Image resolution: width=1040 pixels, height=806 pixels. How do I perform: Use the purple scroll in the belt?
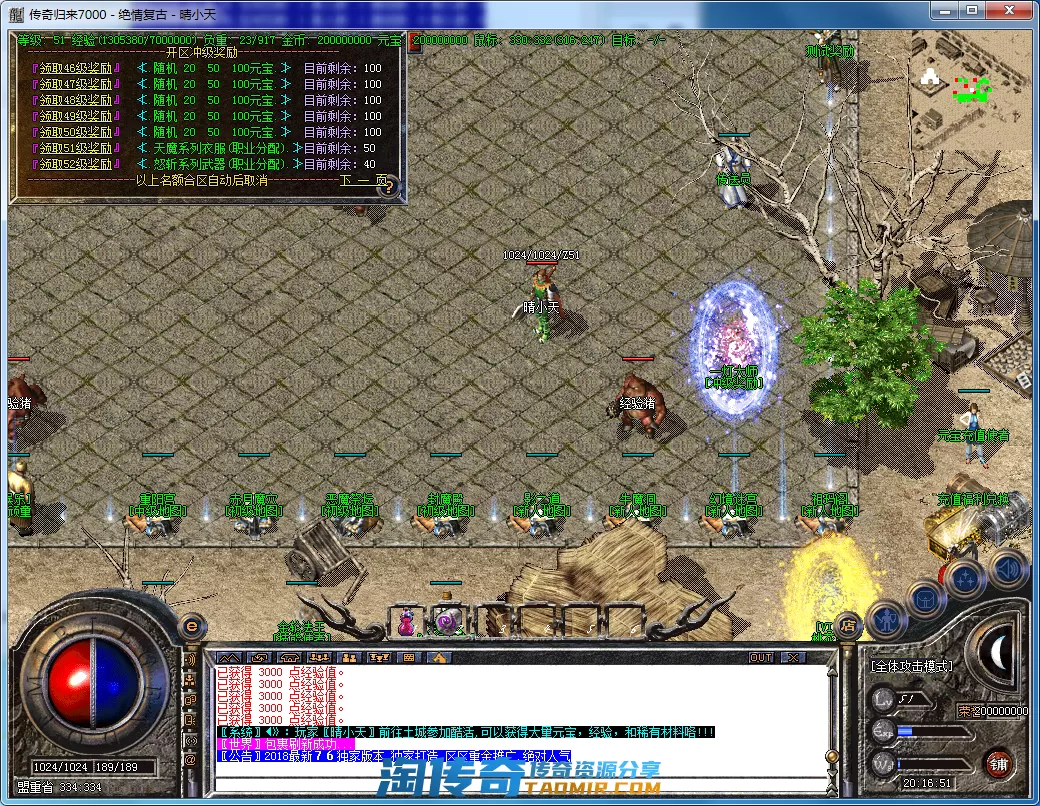coord(449,622)
